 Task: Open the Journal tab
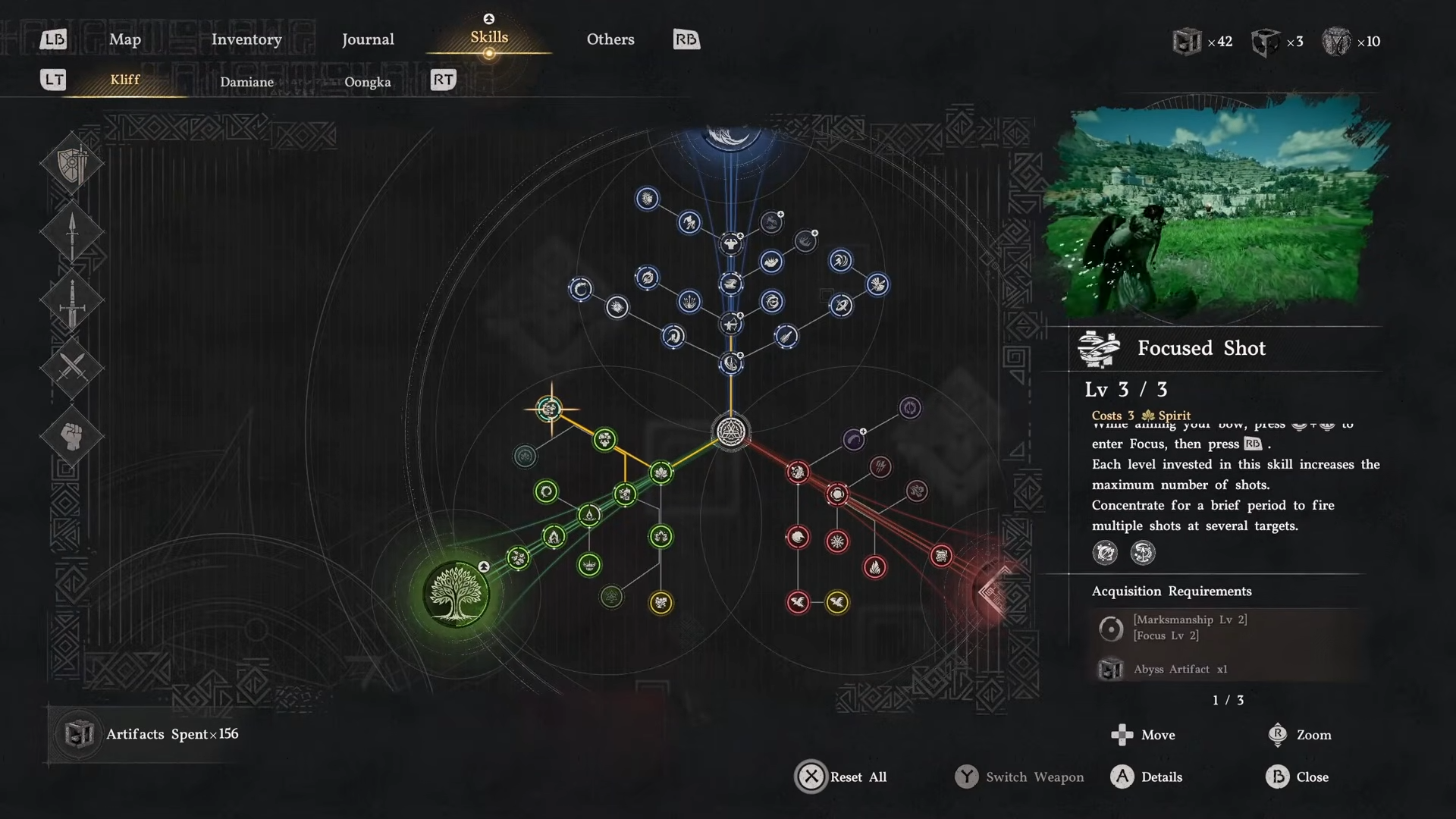tap(368, 39)
